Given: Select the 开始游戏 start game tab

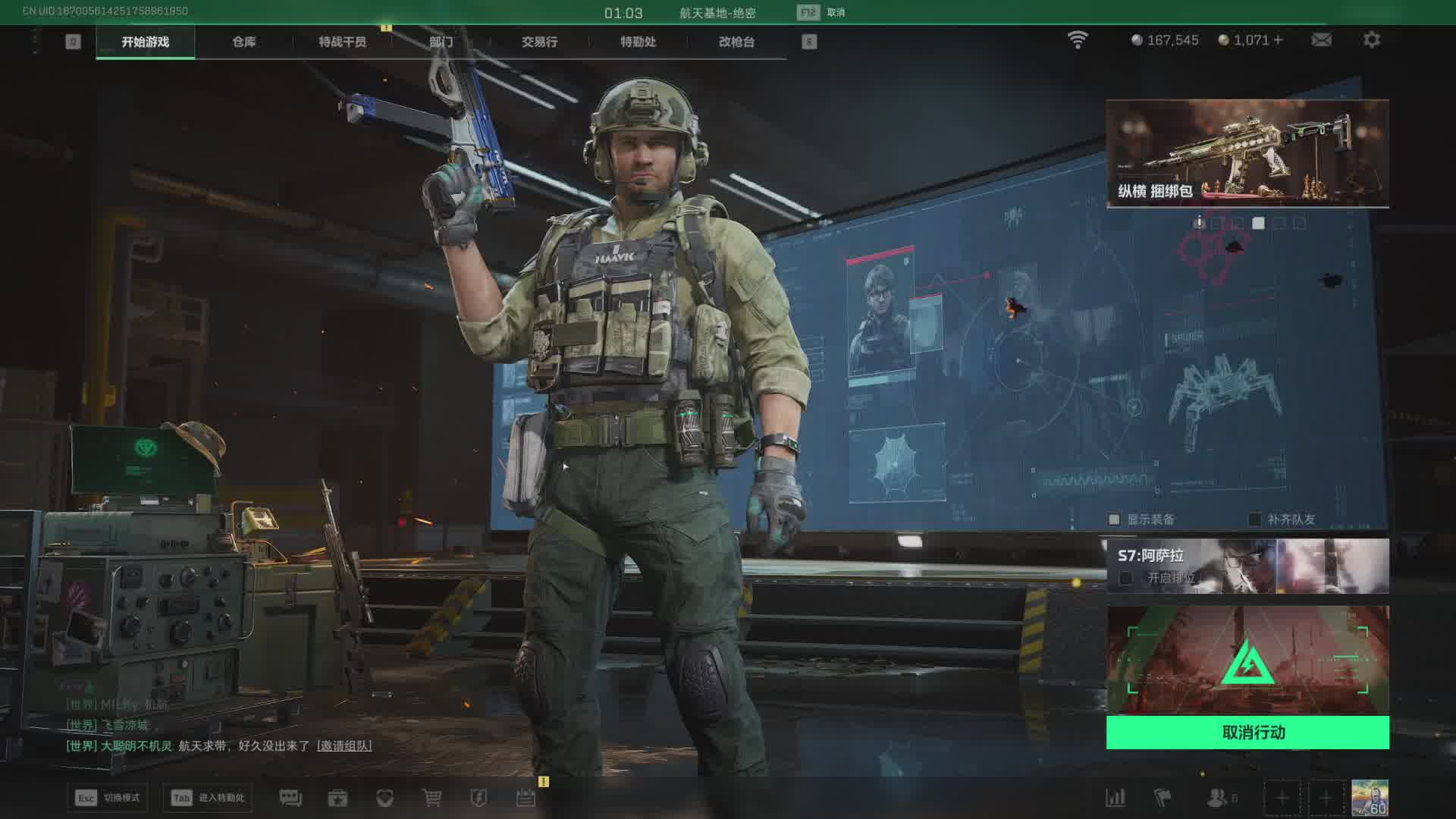Looking at the screenshot, I should [x=145, y=42].
